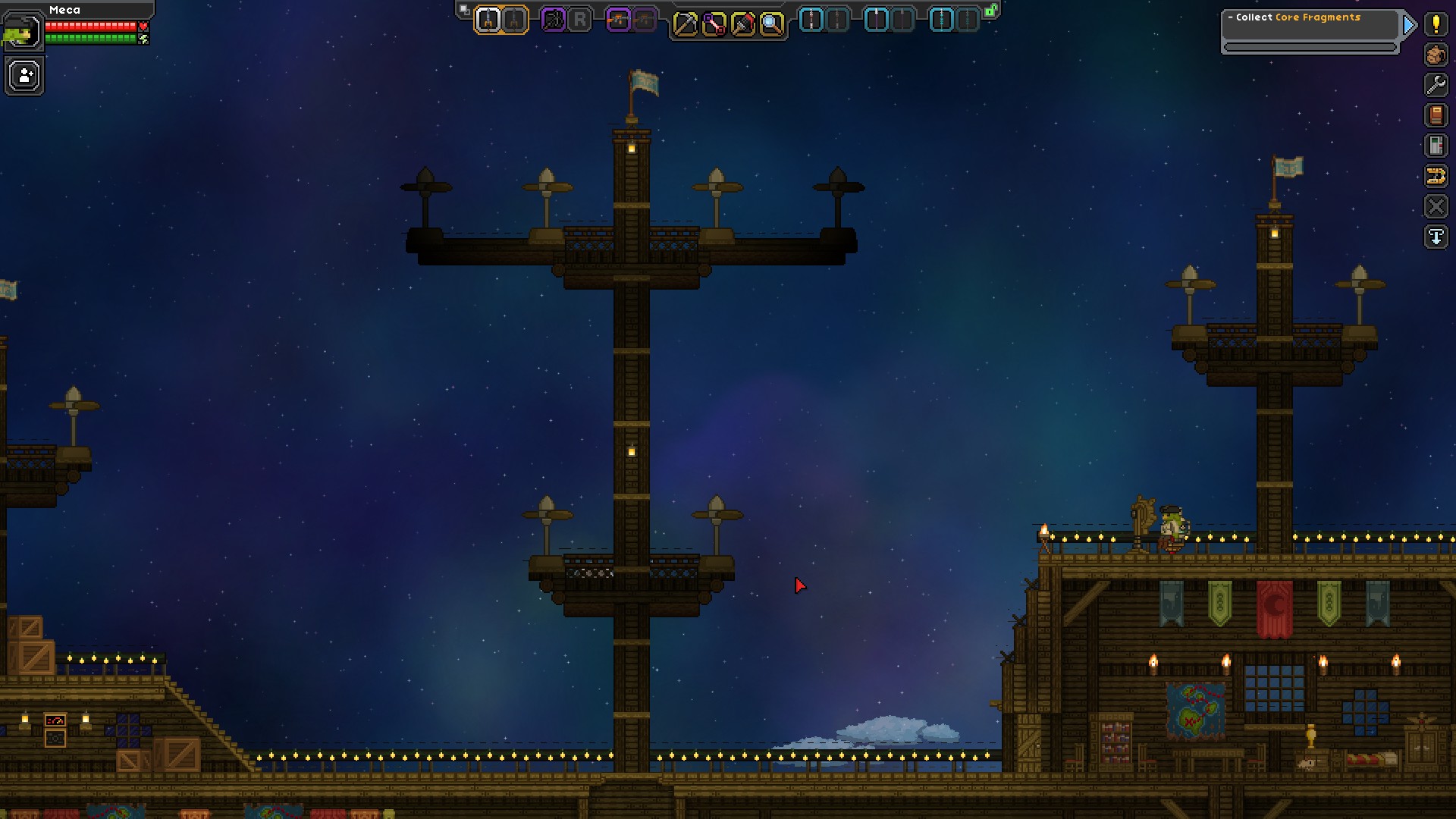
Task: Open the backpack inventory
Action: [1436, 55]
